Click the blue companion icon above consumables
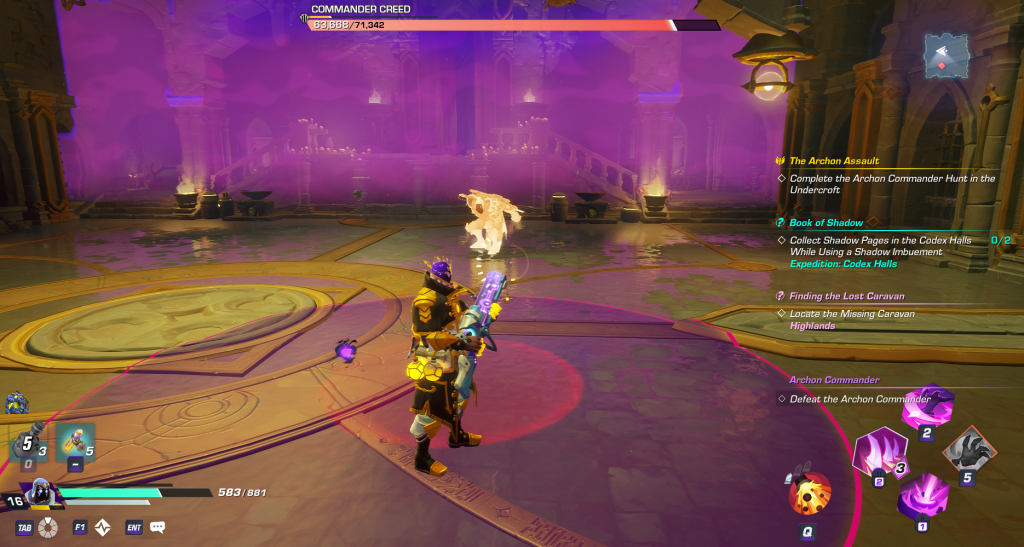Image resolution: width=1024 pixels, height=547 pixels. click(x=16, y=402)
